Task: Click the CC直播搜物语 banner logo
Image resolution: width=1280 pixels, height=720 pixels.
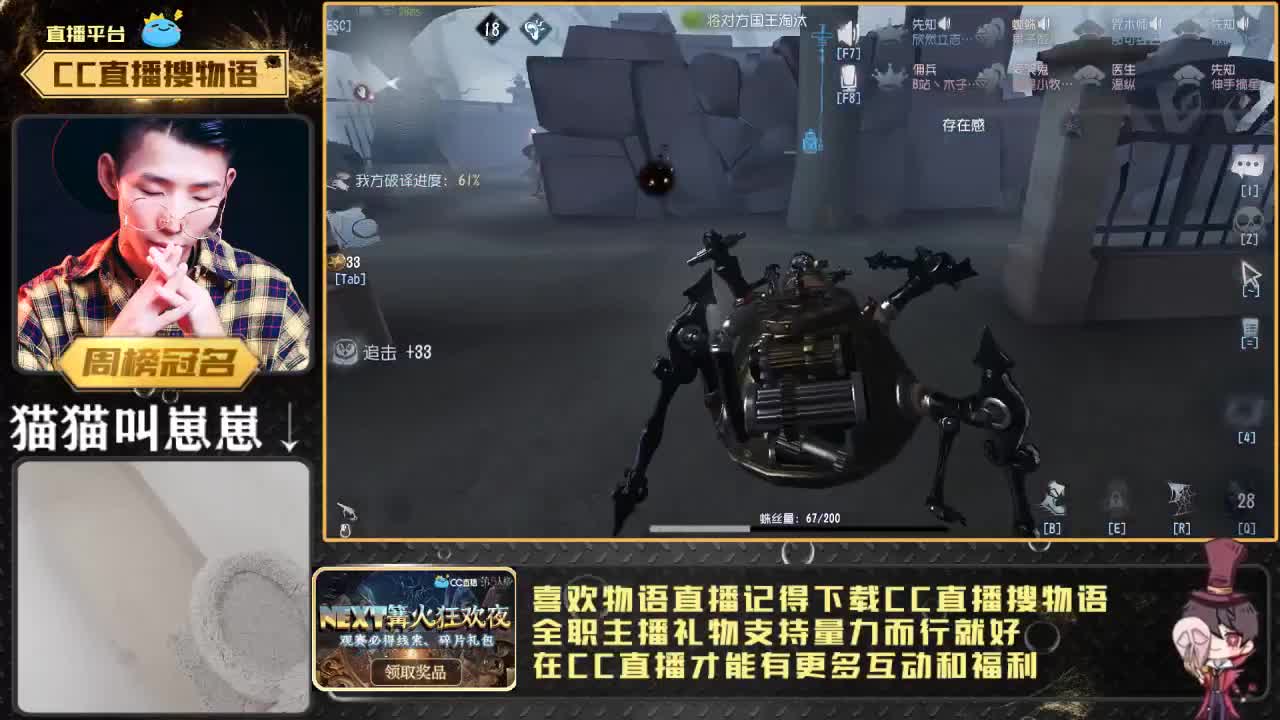Action: pos(160,70)
